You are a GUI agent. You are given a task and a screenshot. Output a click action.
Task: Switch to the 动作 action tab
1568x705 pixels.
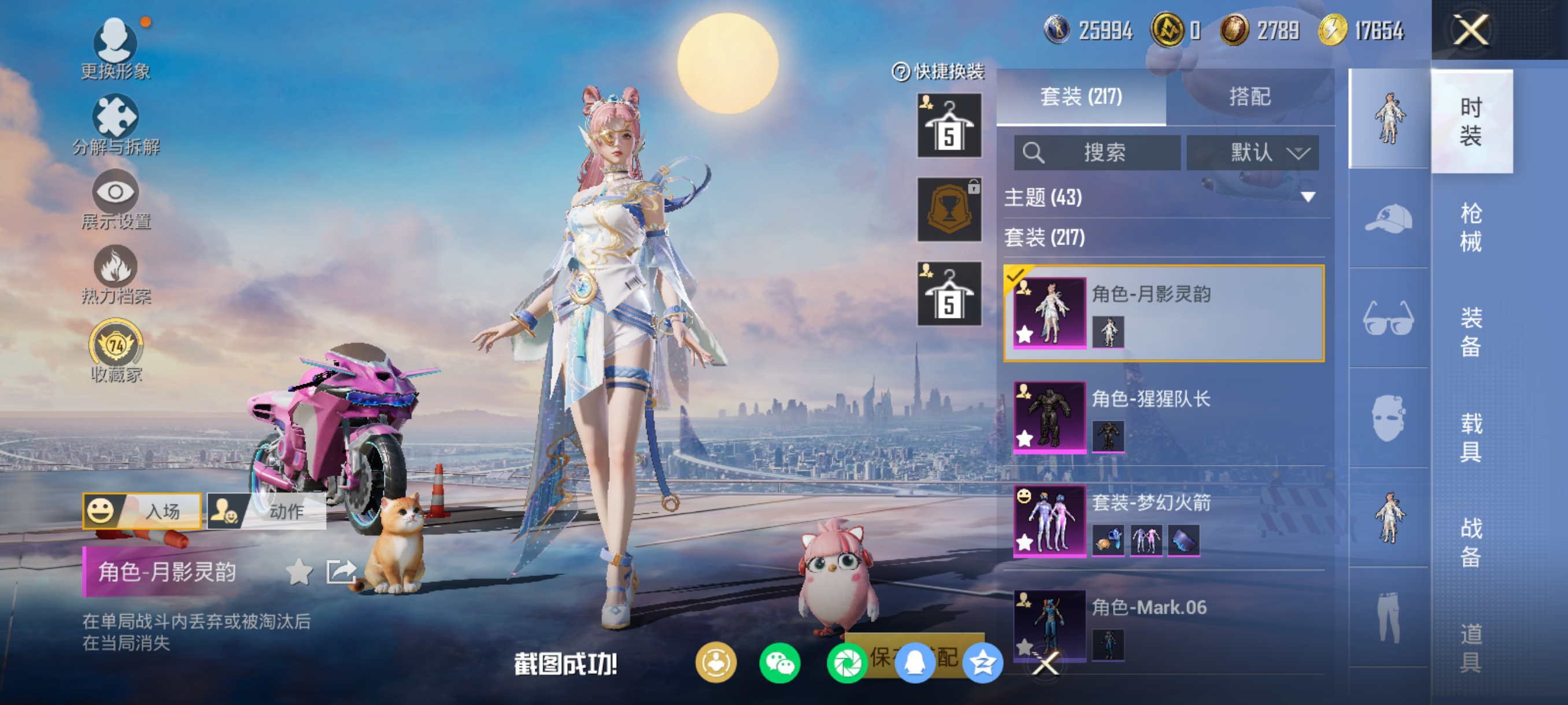click(x=267, y=510)
